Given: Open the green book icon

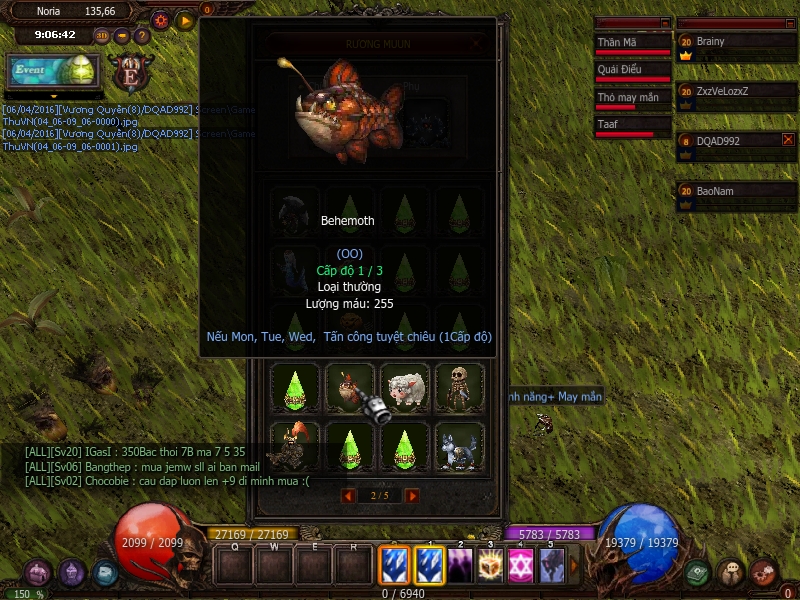Looking at the screenshot, I should 697,573.
